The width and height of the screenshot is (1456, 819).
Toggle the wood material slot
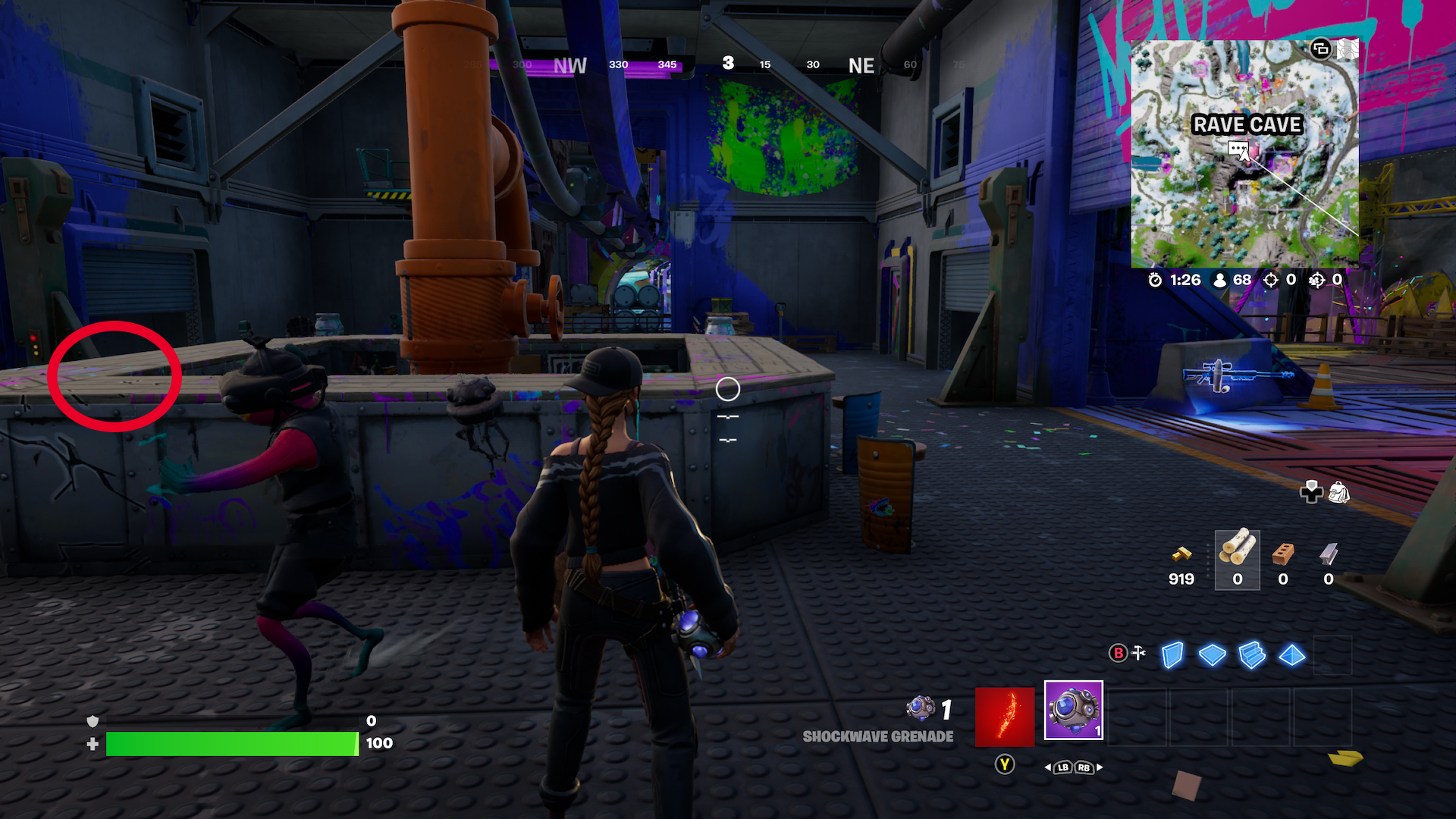(1236, 561)
